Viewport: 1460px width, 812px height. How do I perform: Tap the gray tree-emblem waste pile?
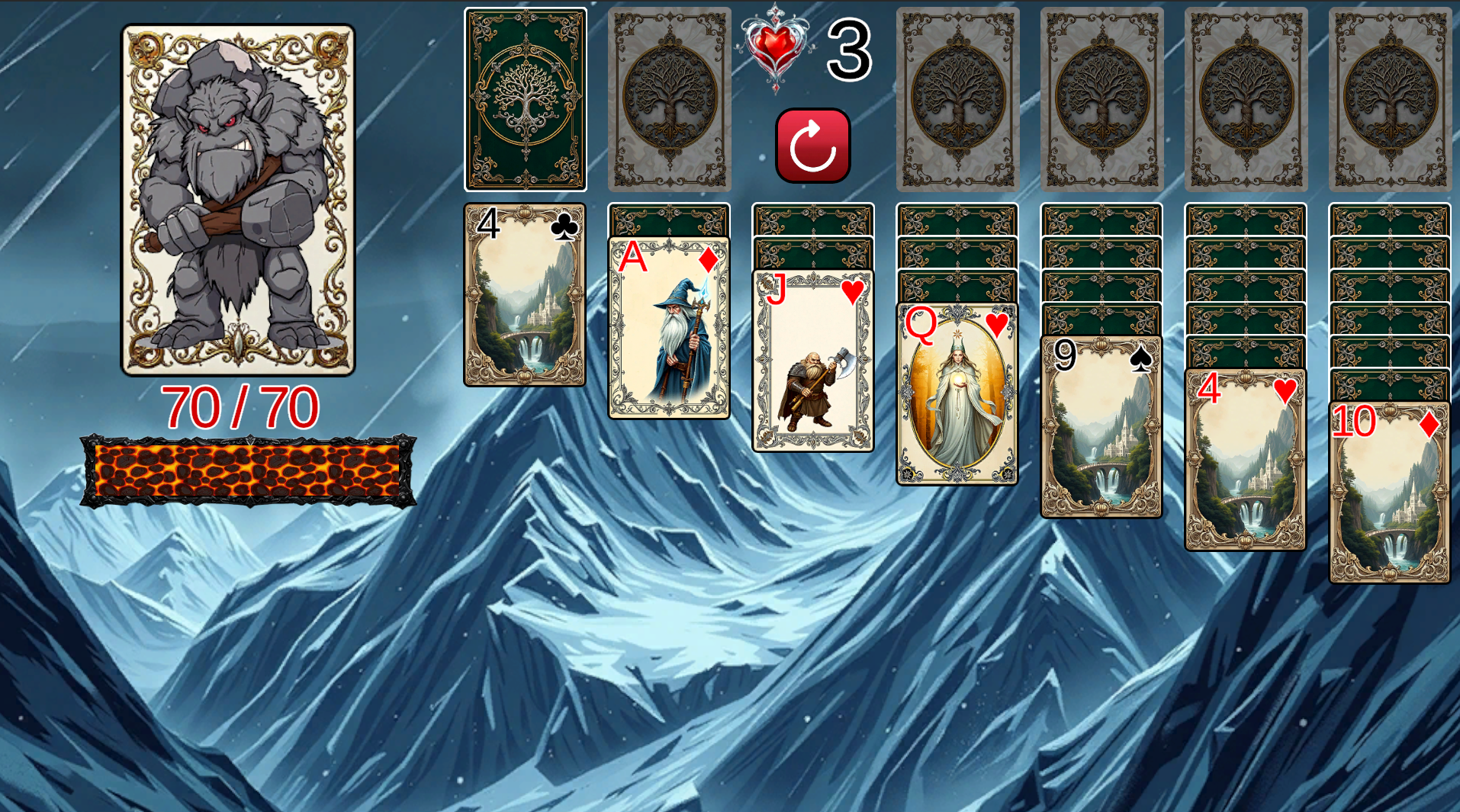669,98
